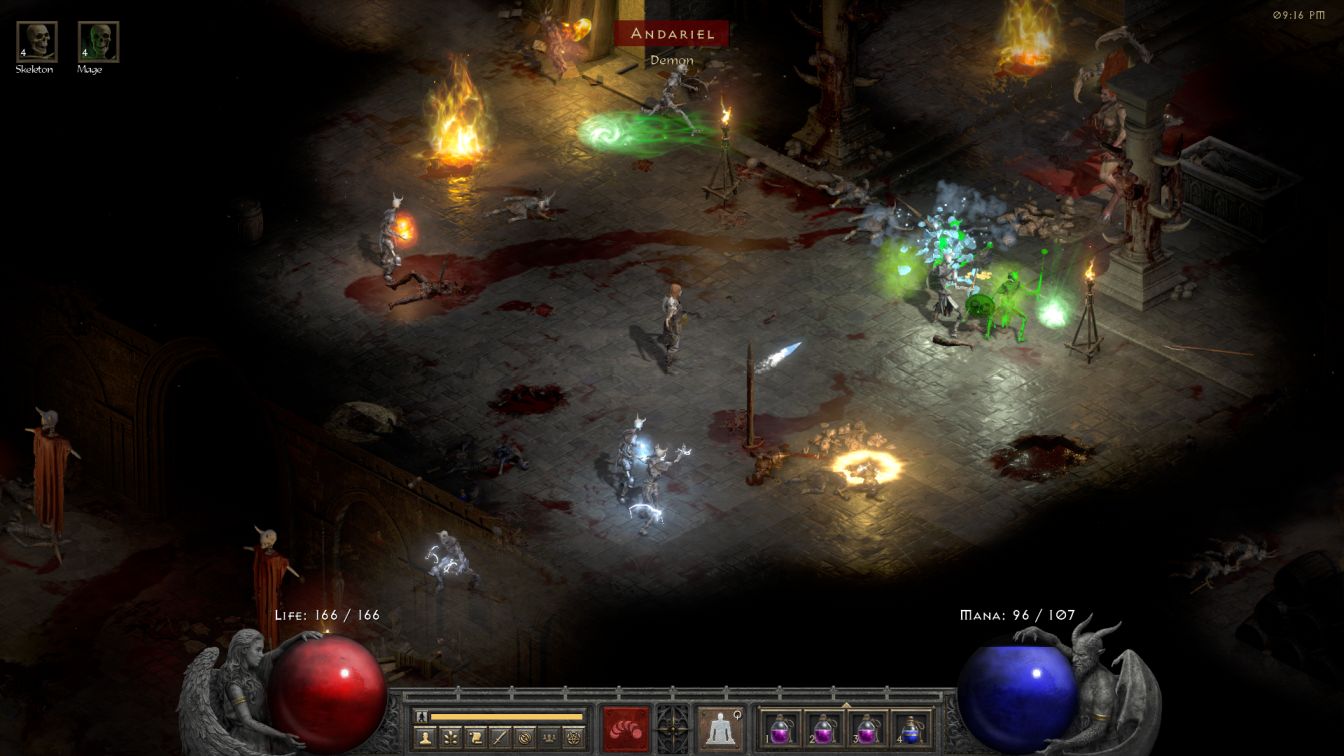Open the quest log scroll button

point(474,738)
